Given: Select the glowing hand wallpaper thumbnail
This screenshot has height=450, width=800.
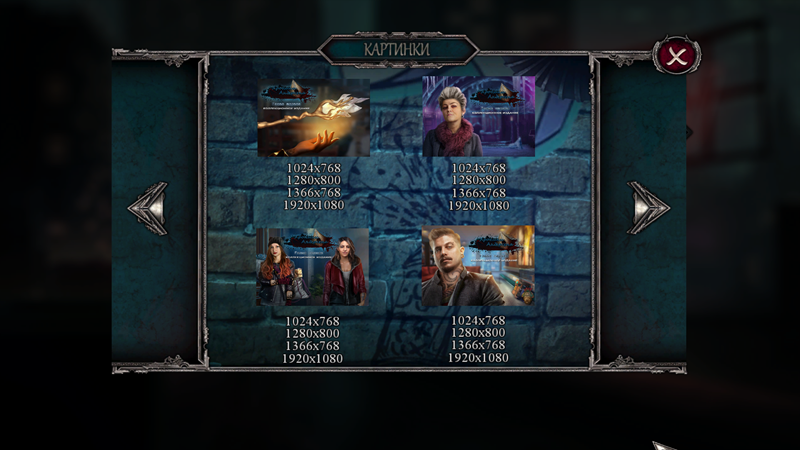Looking at the screenshot, I should point(313,116).
